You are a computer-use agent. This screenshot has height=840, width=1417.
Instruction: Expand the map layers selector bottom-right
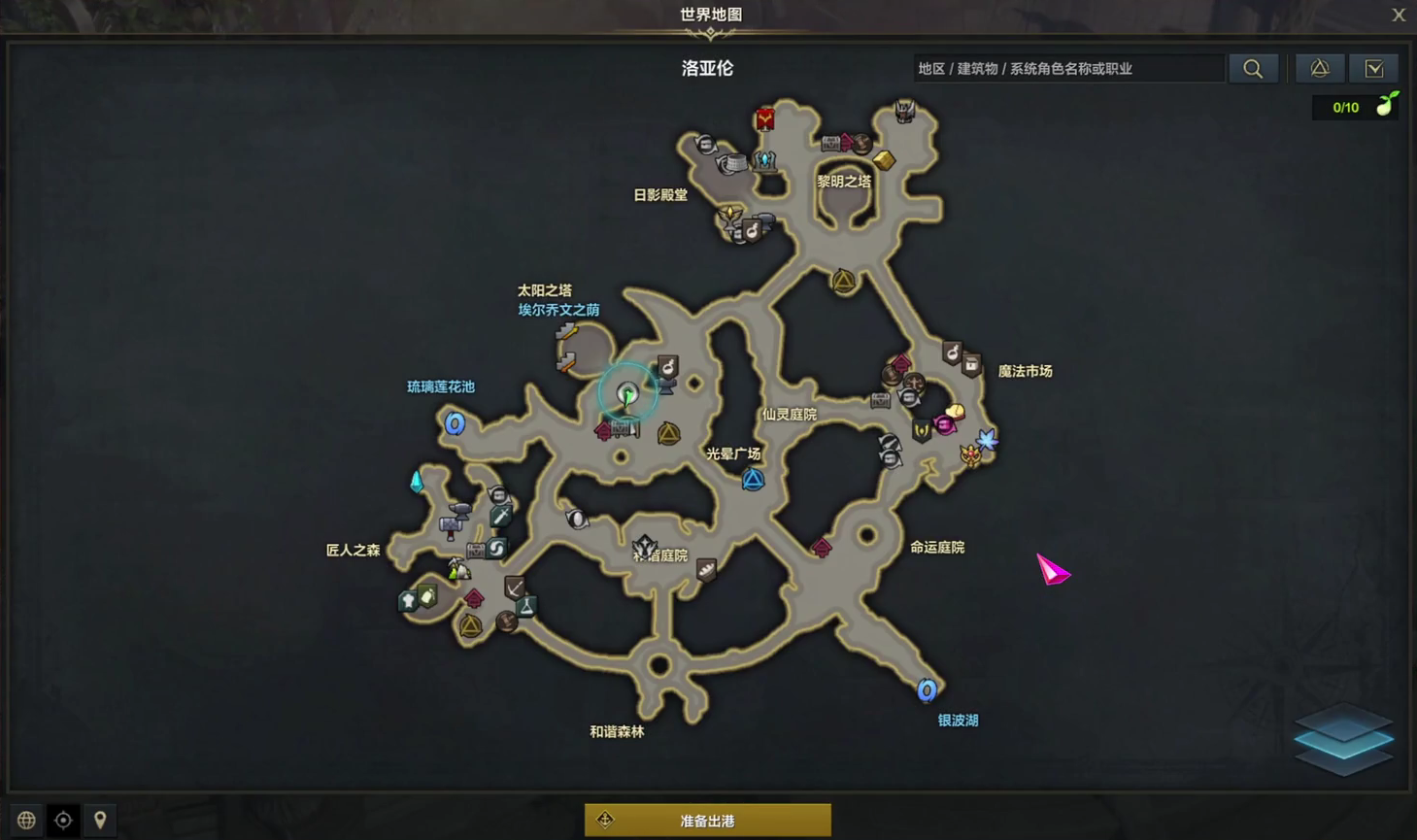(1343, 740)
